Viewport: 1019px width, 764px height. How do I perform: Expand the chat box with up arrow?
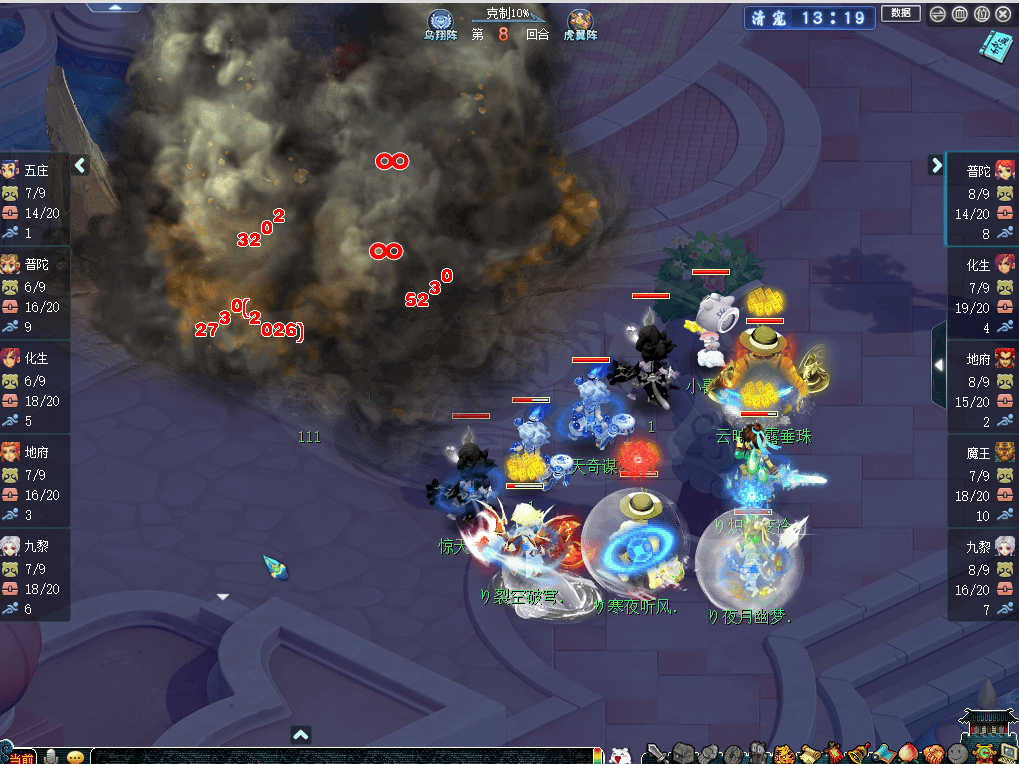[301, 735]
